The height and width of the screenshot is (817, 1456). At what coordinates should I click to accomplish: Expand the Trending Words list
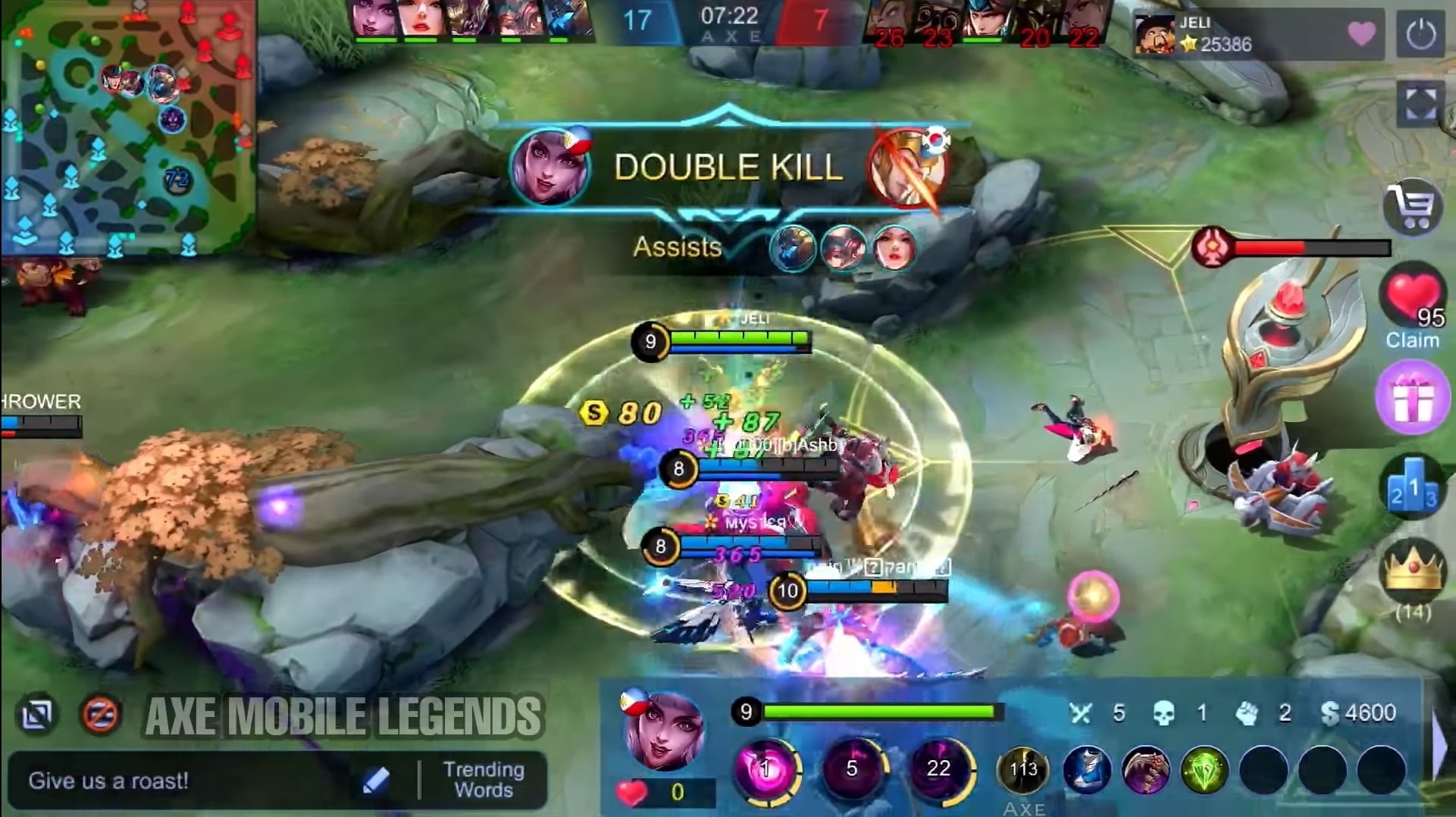483,780
